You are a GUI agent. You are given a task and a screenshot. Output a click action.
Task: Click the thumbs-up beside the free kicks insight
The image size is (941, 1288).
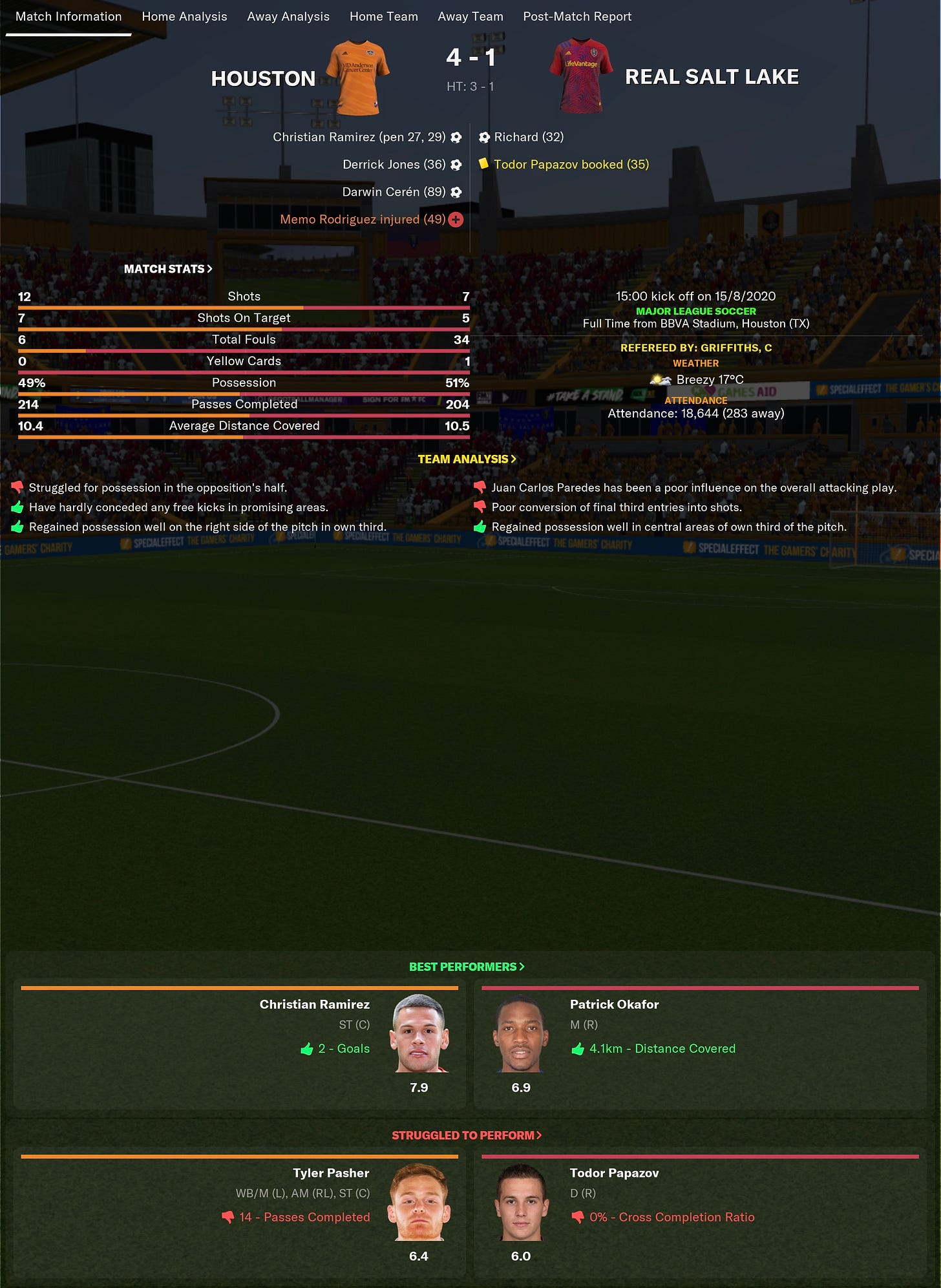(x=17, y=507)
